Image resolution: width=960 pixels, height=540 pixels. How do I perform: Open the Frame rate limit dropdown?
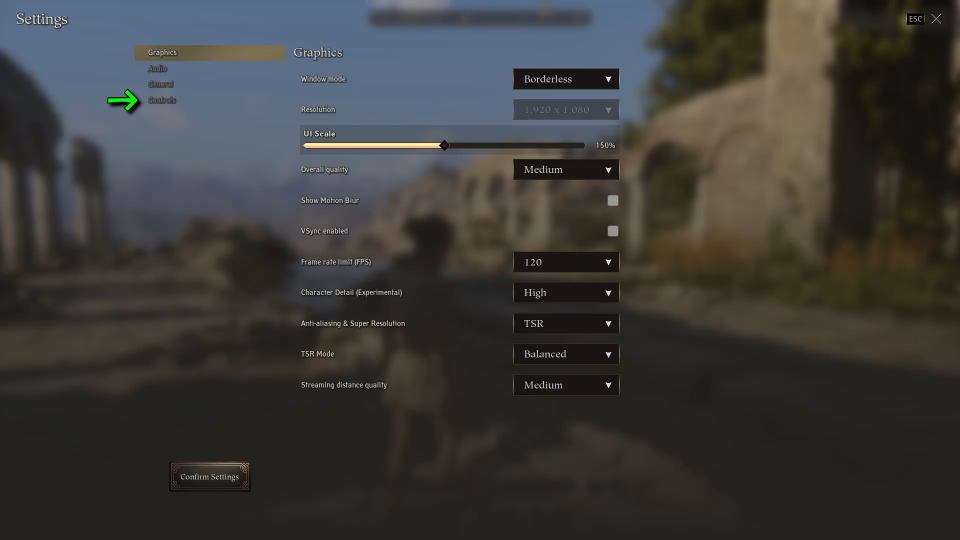point(566,262)
